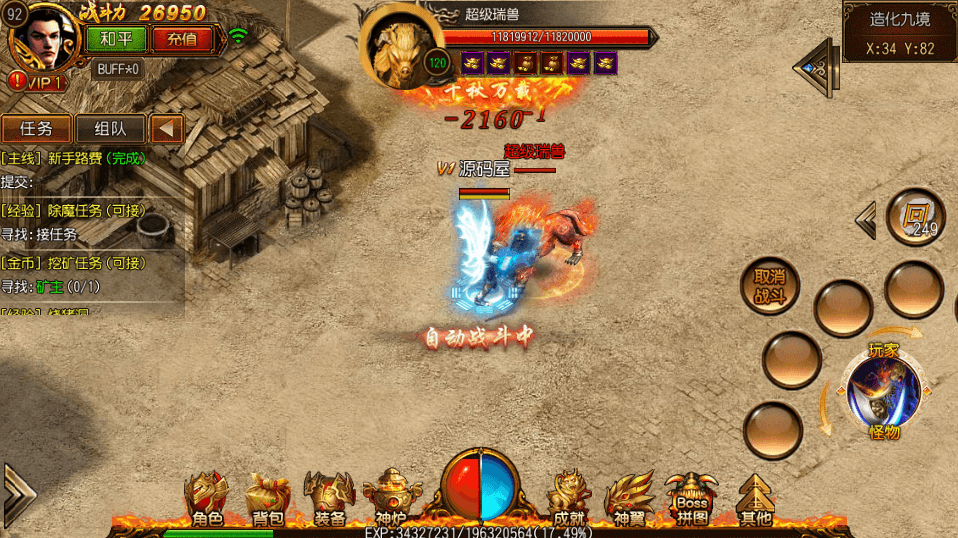Open the 成就 achievements menu

tap(571, 498)
